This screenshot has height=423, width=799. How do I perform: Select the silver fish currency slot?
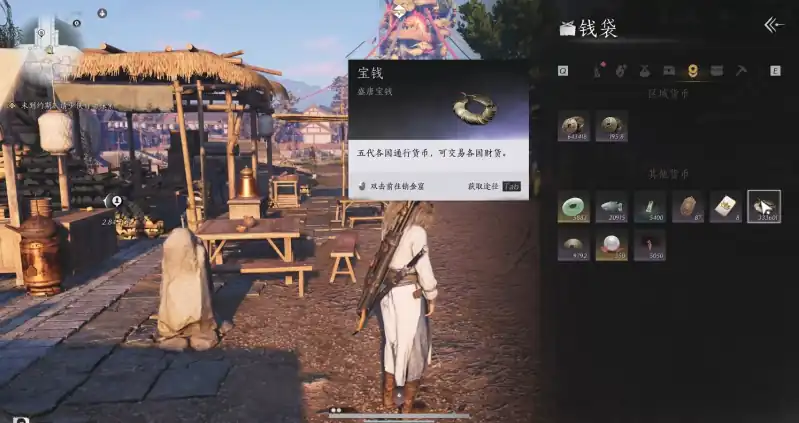[x=612, y=207]
